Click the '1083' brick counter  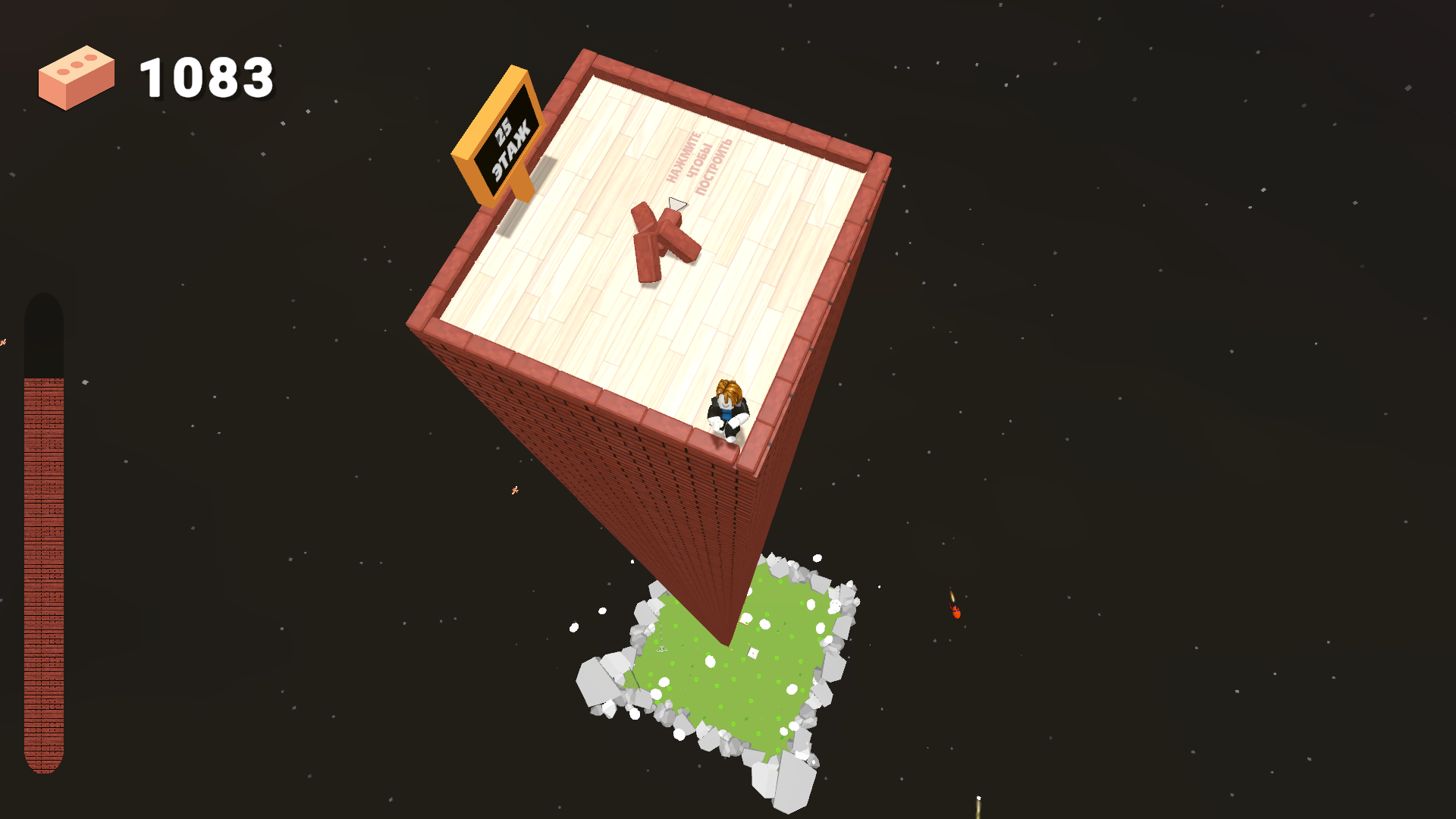coord(206,76)
